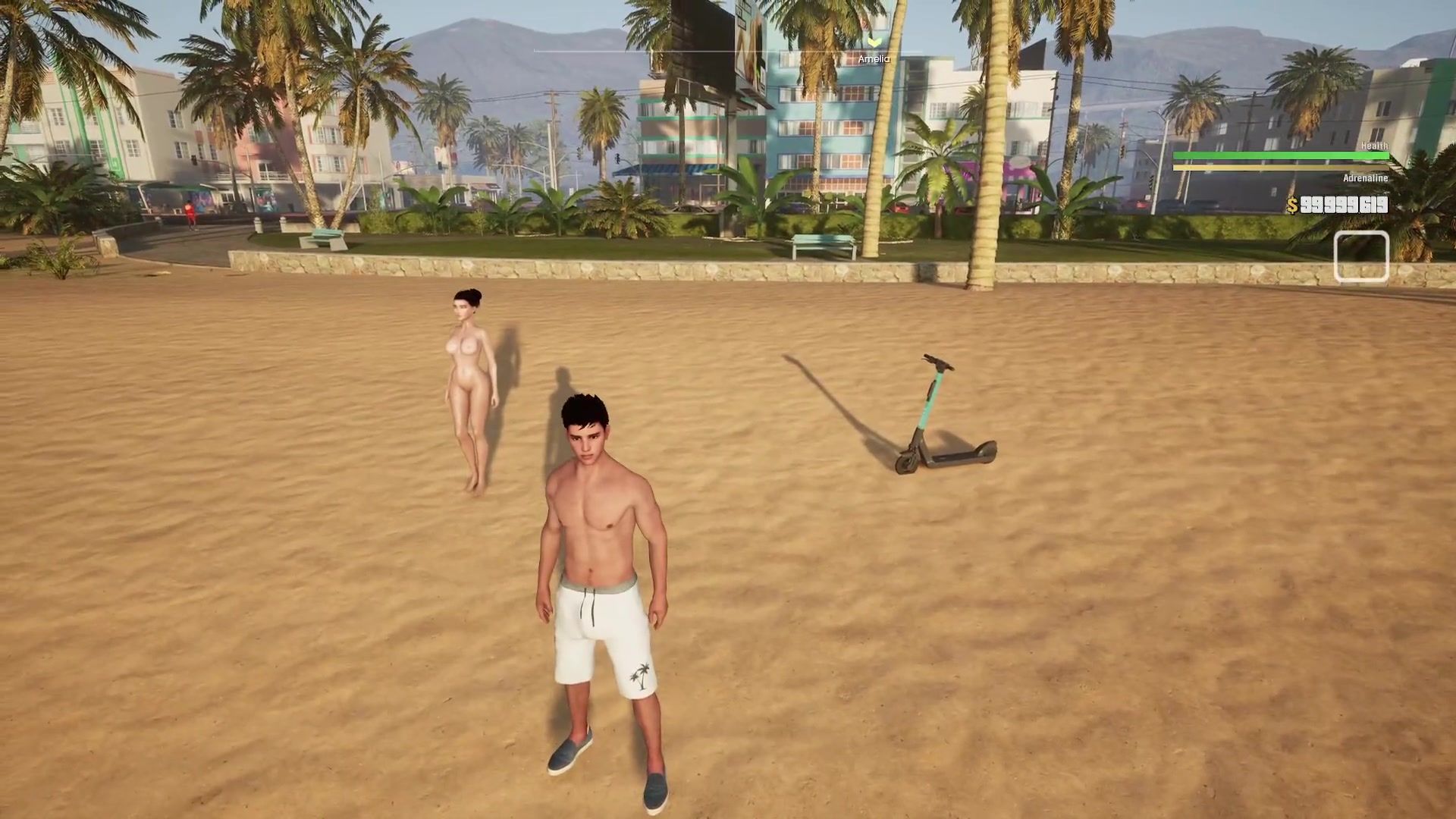Select the empty square item slot
The width and height of the screenshot is (1456, 819).
[1361, 257]
